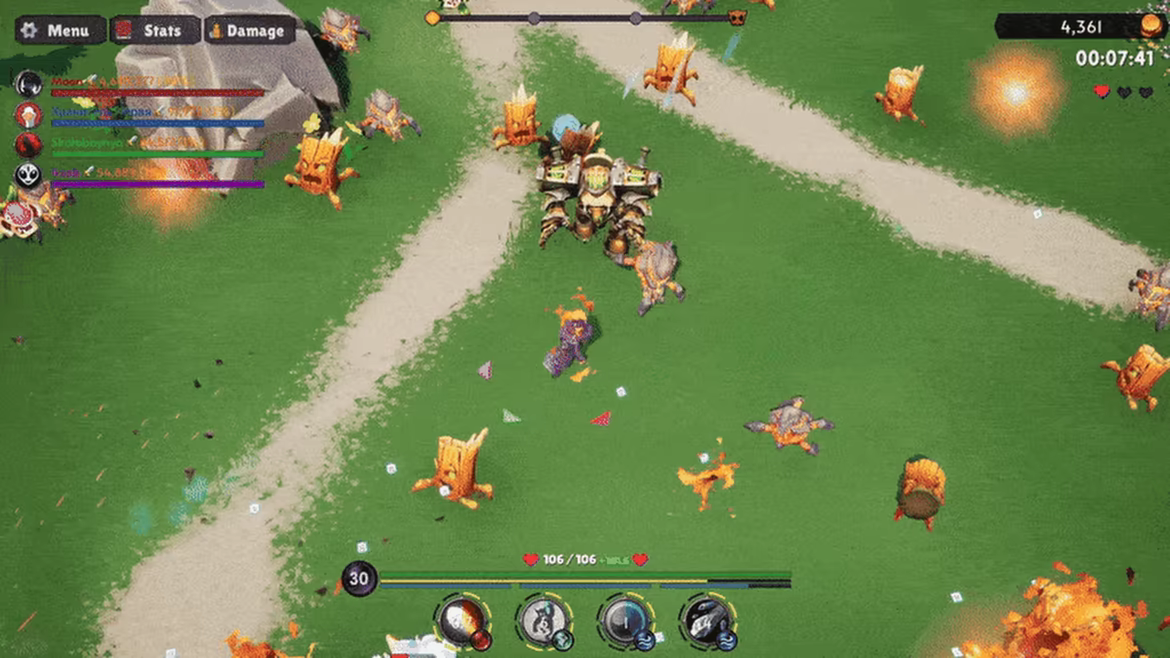Activate the fiery orb ability

tap(463, 621)
